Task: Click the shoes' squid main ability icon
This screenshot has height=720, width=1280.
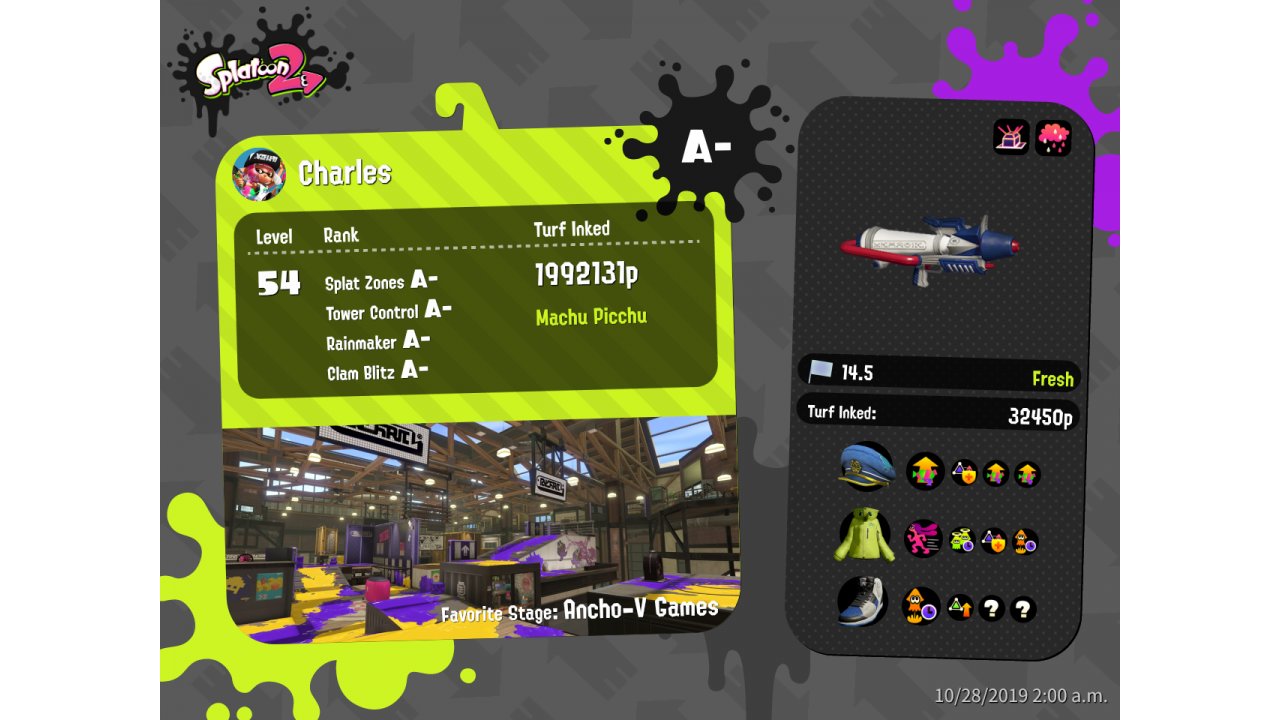Action: tap(920, 605)
